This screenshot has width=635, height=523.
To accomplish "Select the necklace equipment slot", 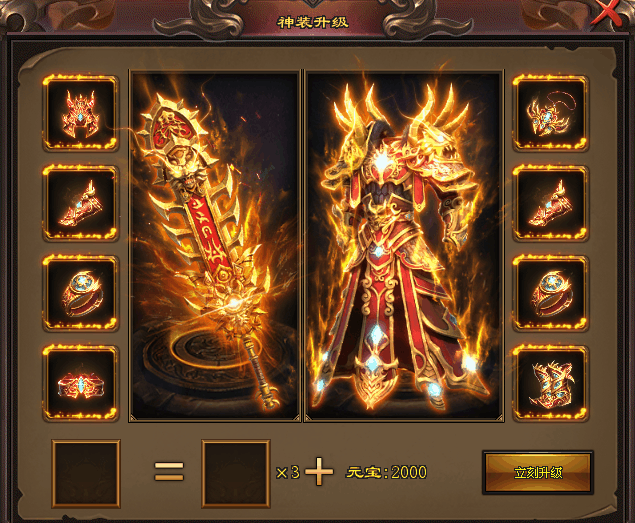I will (549, 113).
